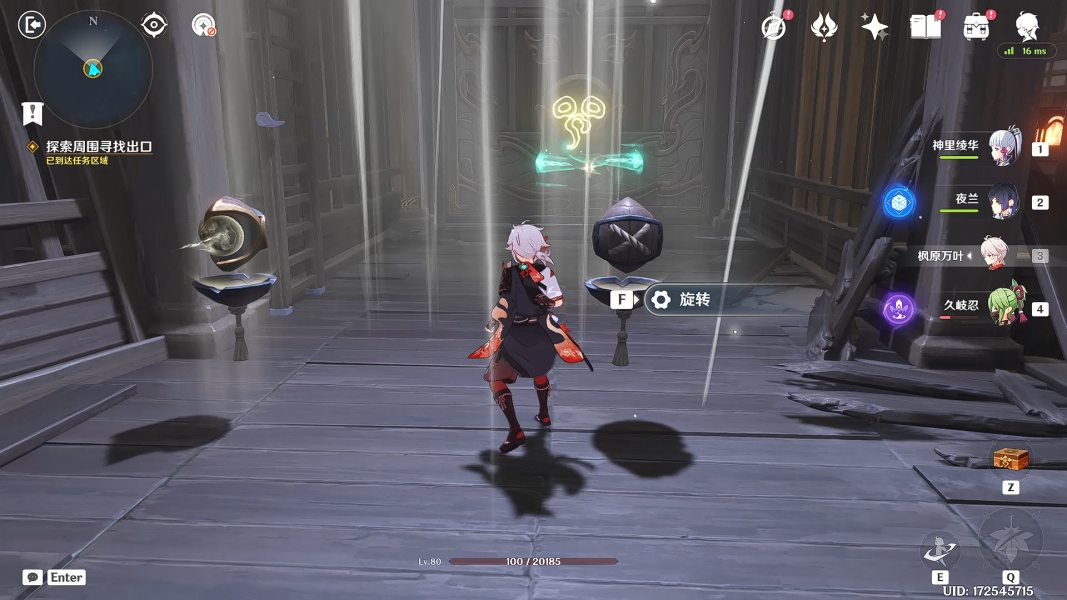Switch to 久岐忍 in party list
The width and height of the screenshot is (1067, 600).
click(x=1002, y=308)
